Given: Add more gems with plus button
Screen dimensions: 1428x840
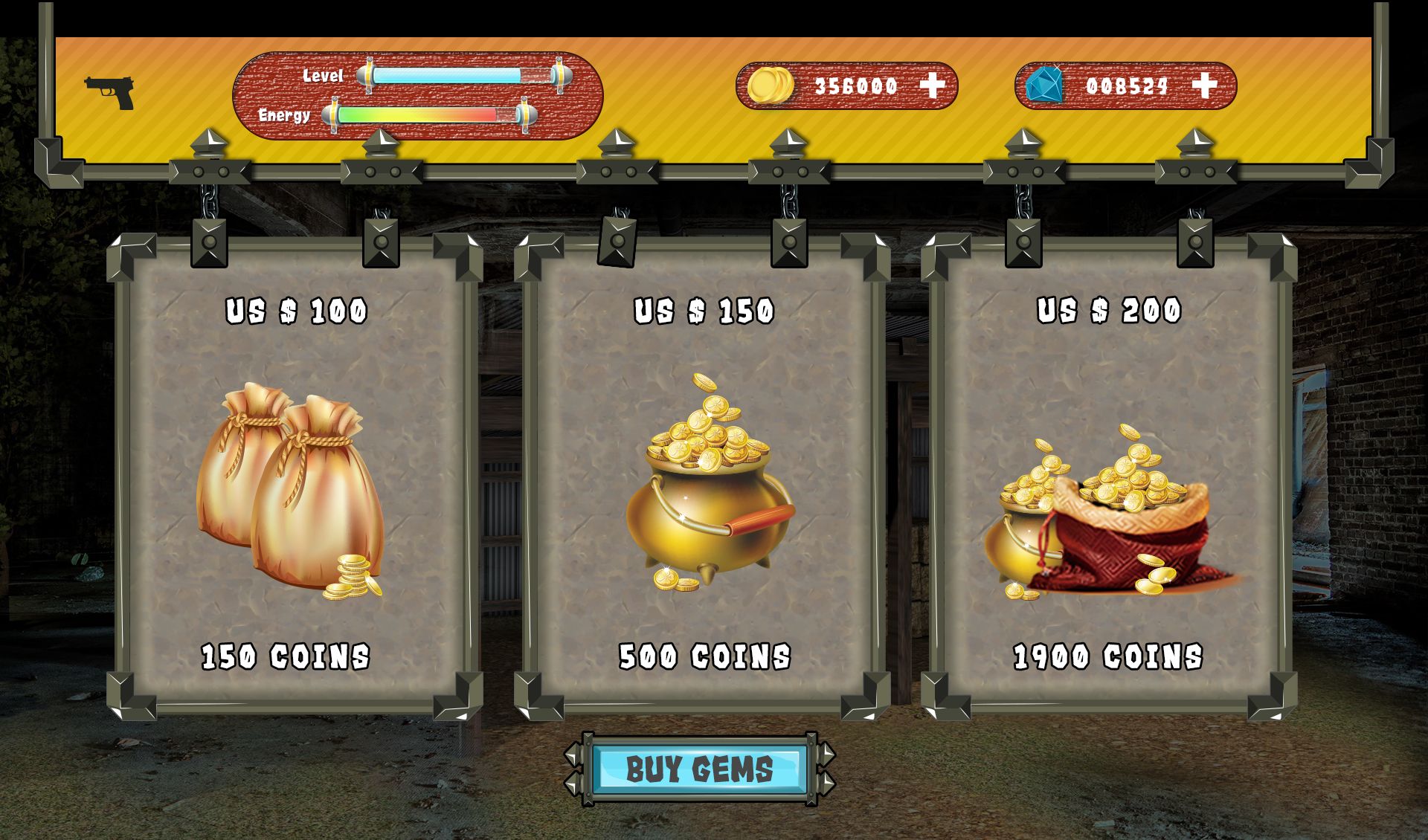Looking at the screenshot, I should pyautogui.click(x=1204, y=85).
